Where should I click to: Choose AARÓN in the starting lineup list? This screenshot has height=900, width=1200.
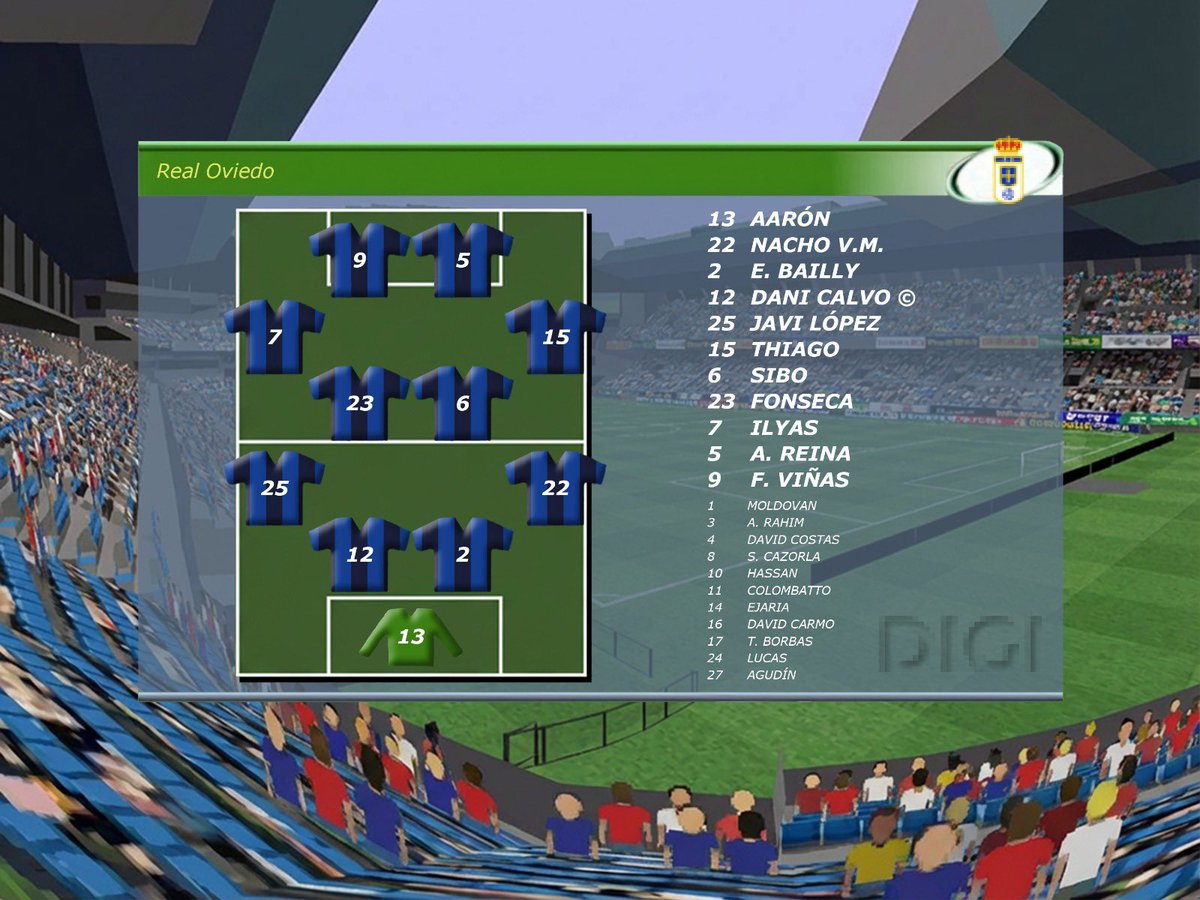[789, 219]
